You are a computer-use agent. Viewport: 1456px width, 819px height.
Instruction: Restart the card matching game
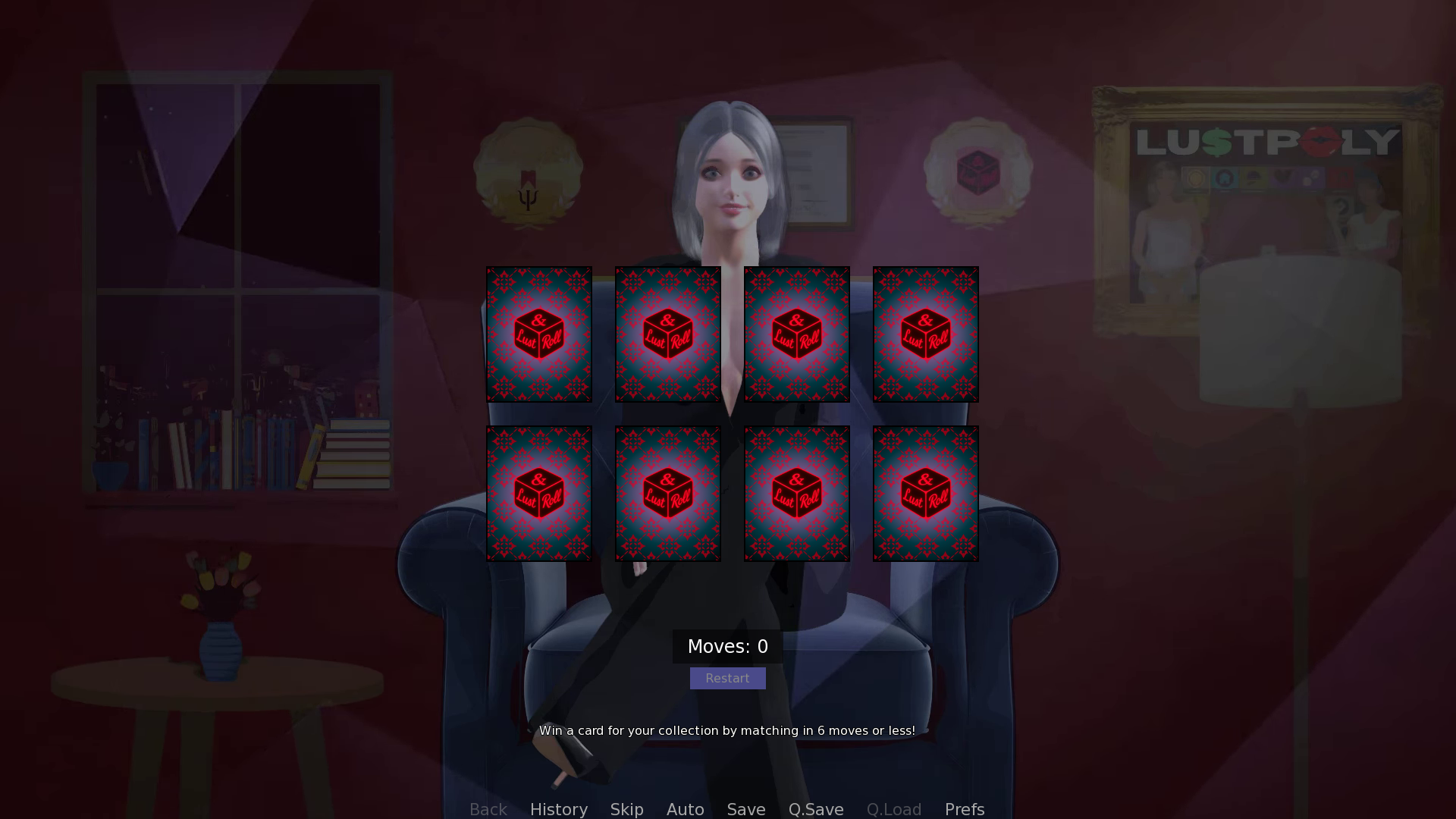click(727, 678)
